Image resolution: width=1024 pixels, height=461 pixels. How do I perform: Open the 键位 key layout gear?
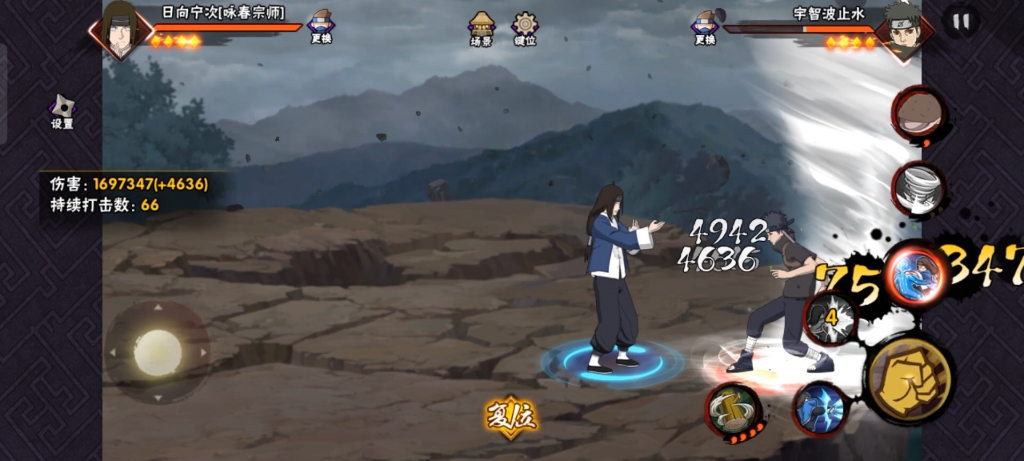525,28
